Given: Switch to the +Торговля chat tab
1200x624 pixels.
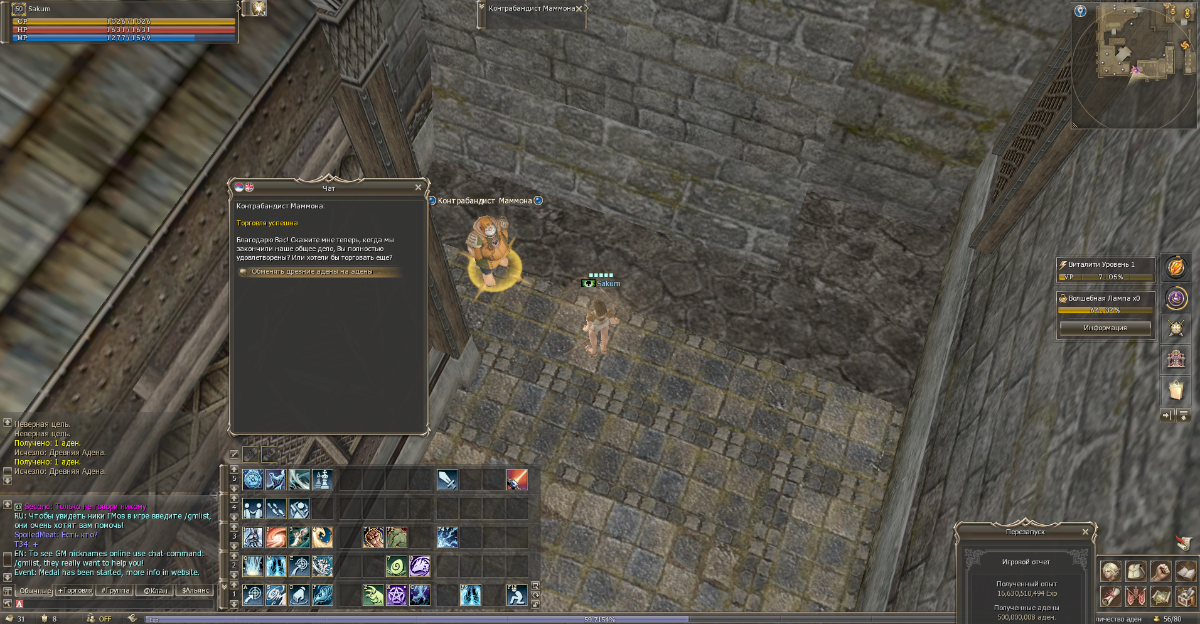Looking at the screenshot, I should [77, 591].
